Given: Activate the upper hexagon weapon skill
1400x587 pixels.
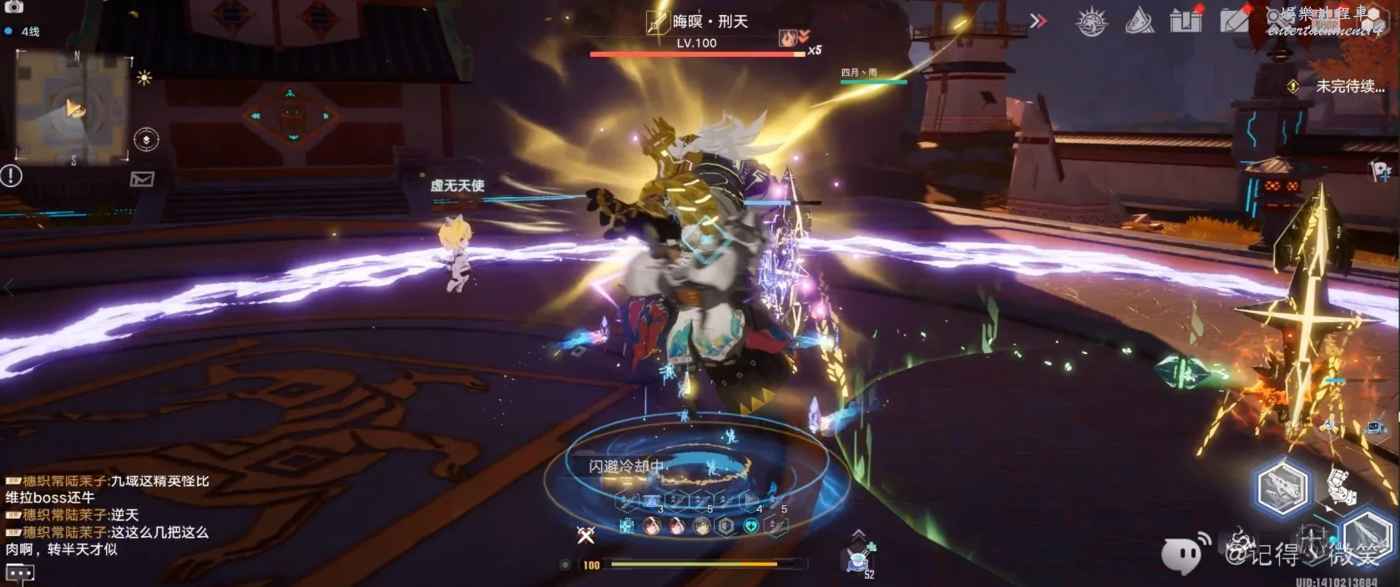Looking at the screenshot, I should click(1283, 487).
